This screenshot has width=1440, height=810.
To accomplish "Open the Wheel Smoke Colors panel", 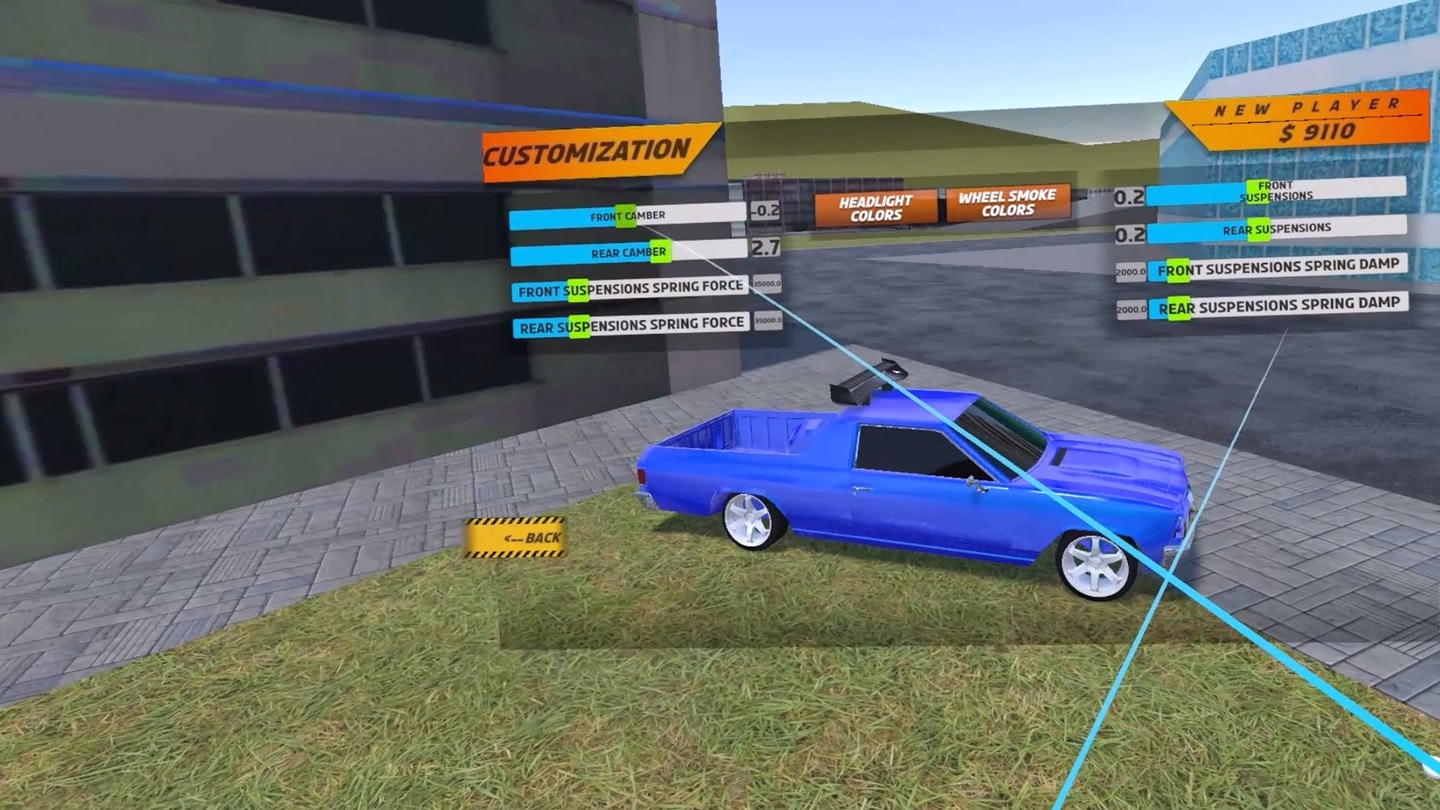I will [1006, 204].
